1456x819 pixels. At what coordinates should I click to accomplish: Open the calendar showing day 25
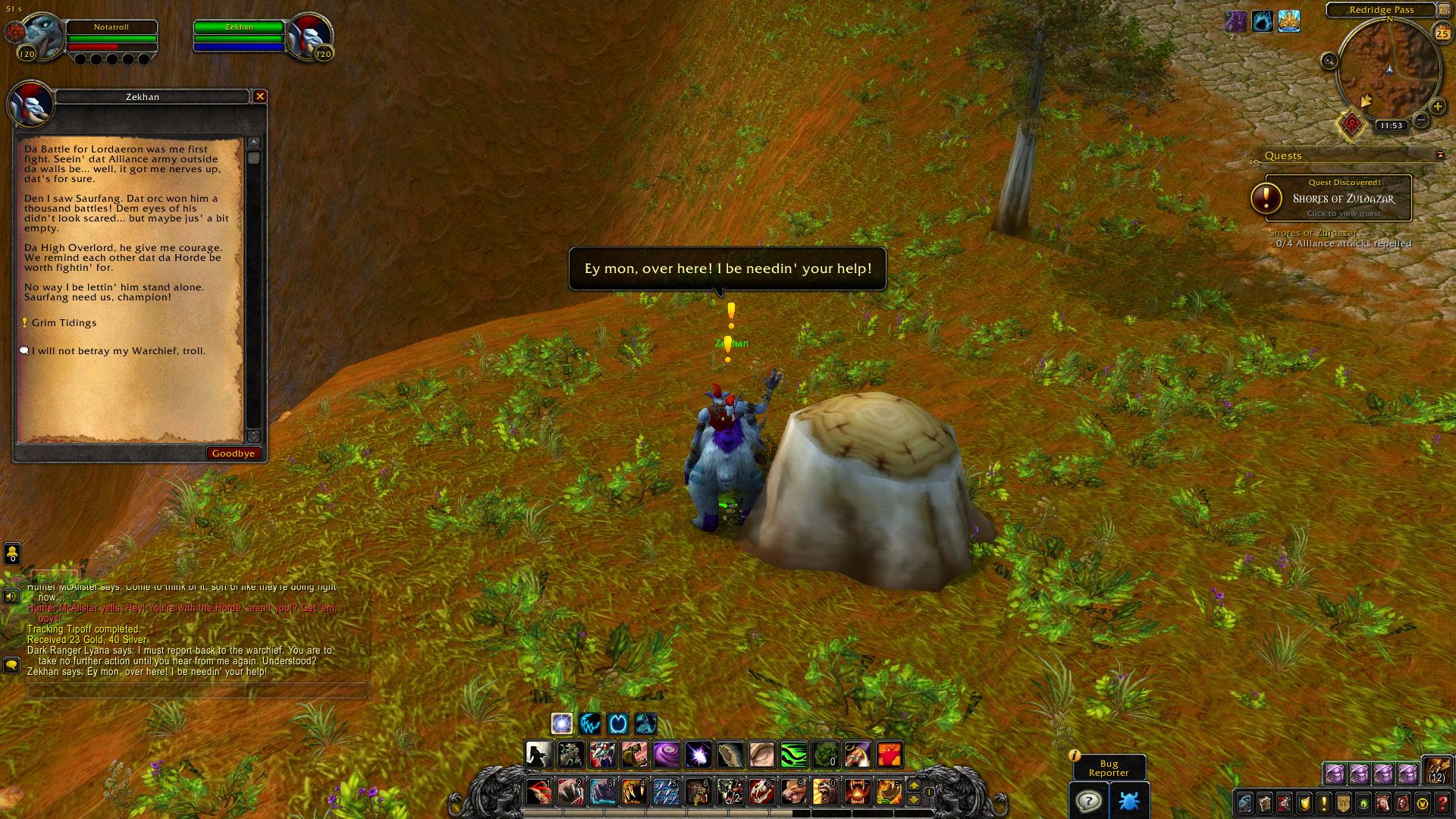1441,33
